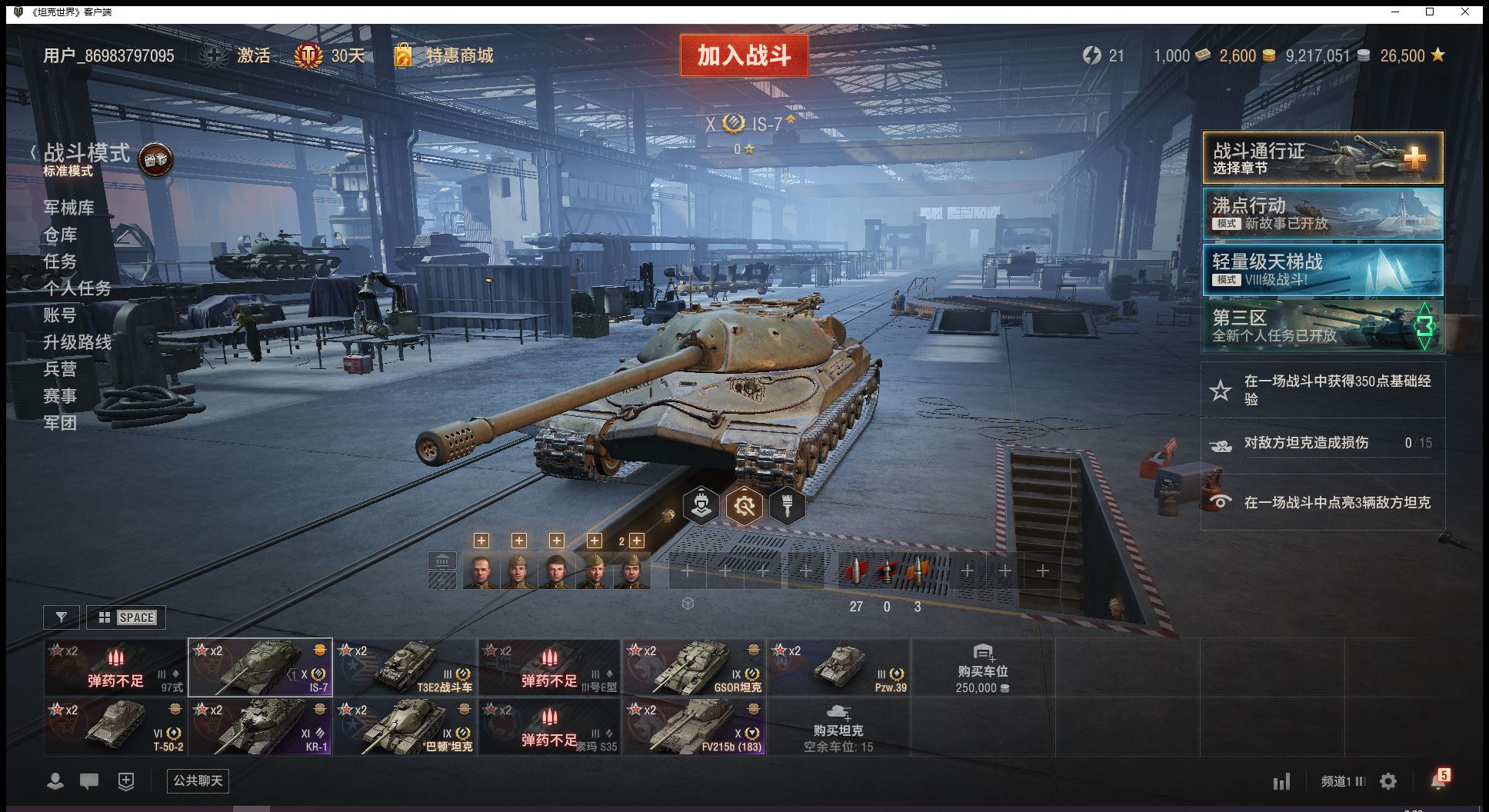Open the 战斗通行证 battle pass banner

click(x=1322, y=158)
